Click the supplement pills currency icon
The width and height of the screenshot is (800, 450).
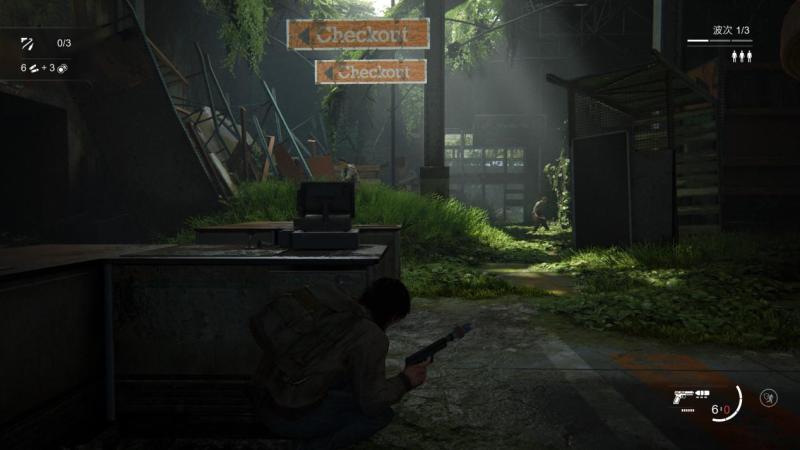pyautogui.click(x=32, y=68)
